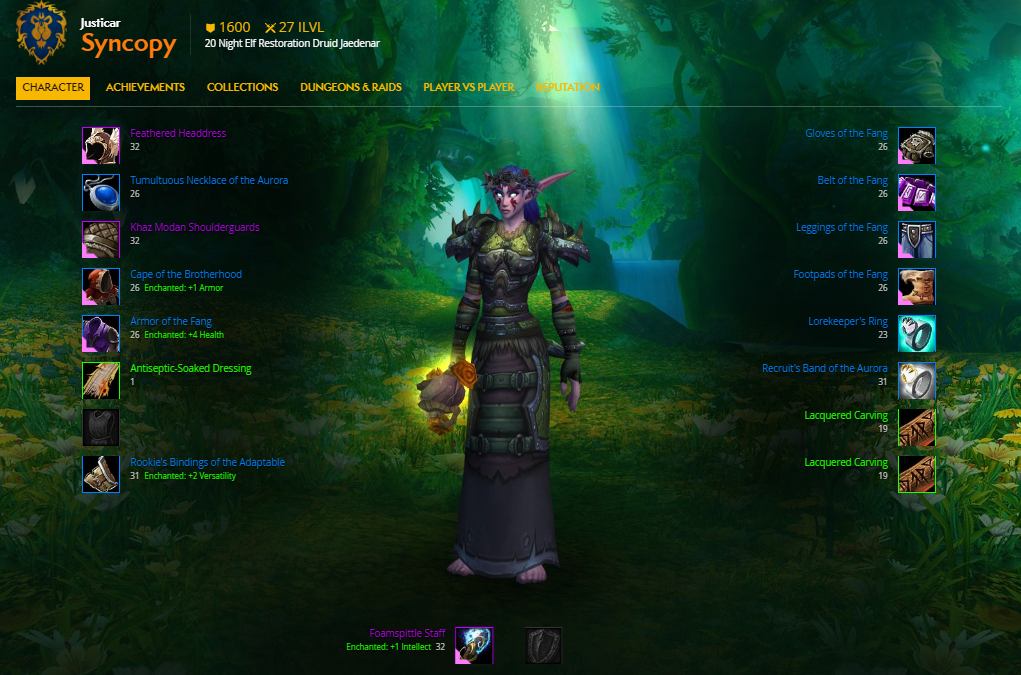Open the Antiseptic-Soaked Dressing item

[191, 368]
